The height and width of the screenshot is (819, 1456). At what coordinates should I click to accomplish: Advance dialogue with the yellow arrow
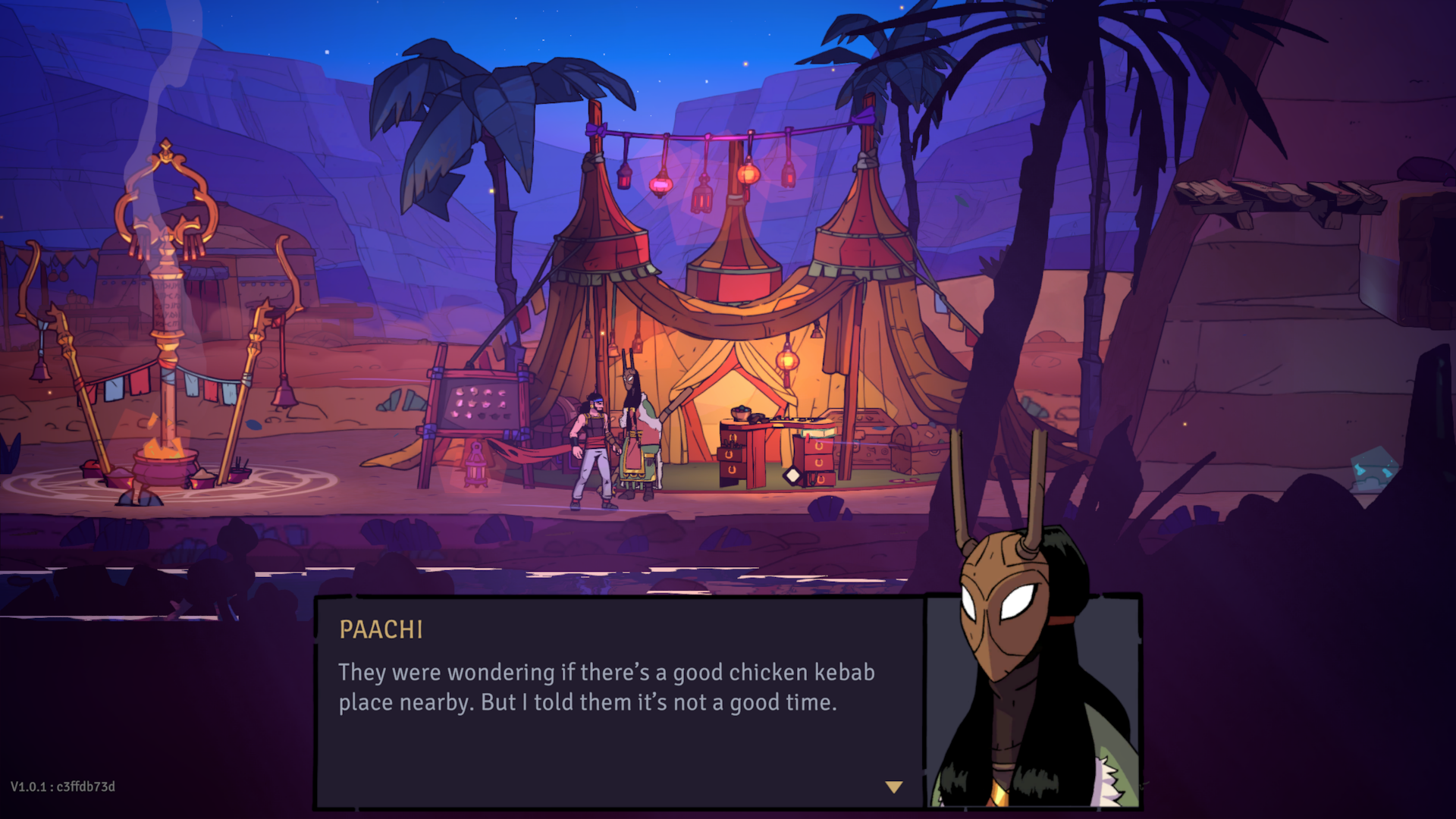(x=894, y=787)
